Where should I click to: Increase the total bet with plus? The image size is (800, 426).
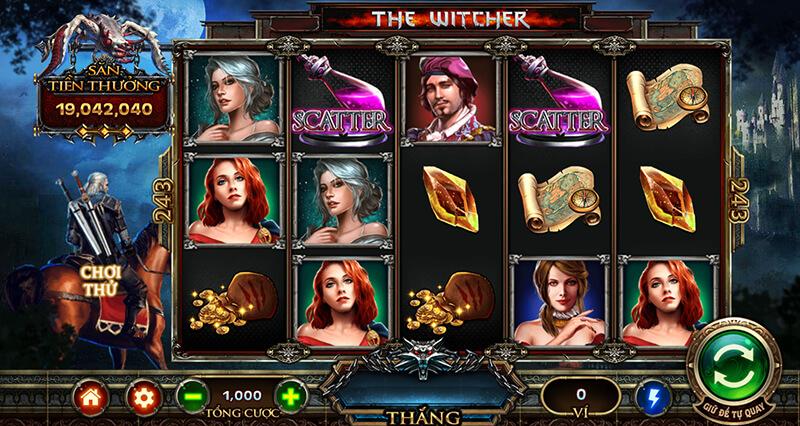pos(290,397)
